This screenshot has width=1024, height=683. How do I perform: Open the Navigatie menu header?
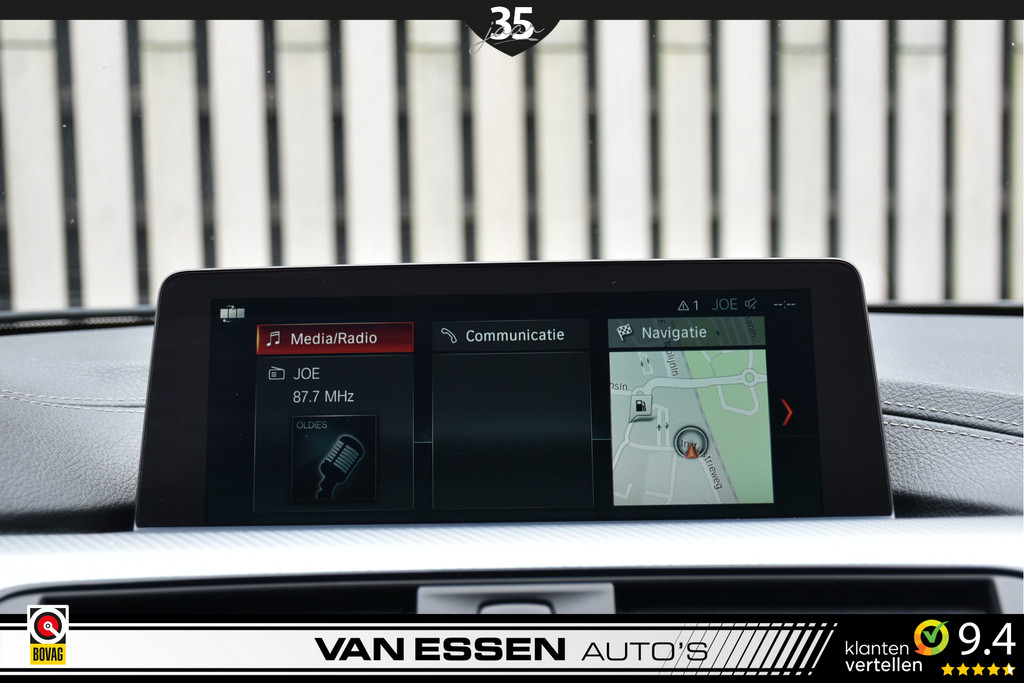(686, 333)
